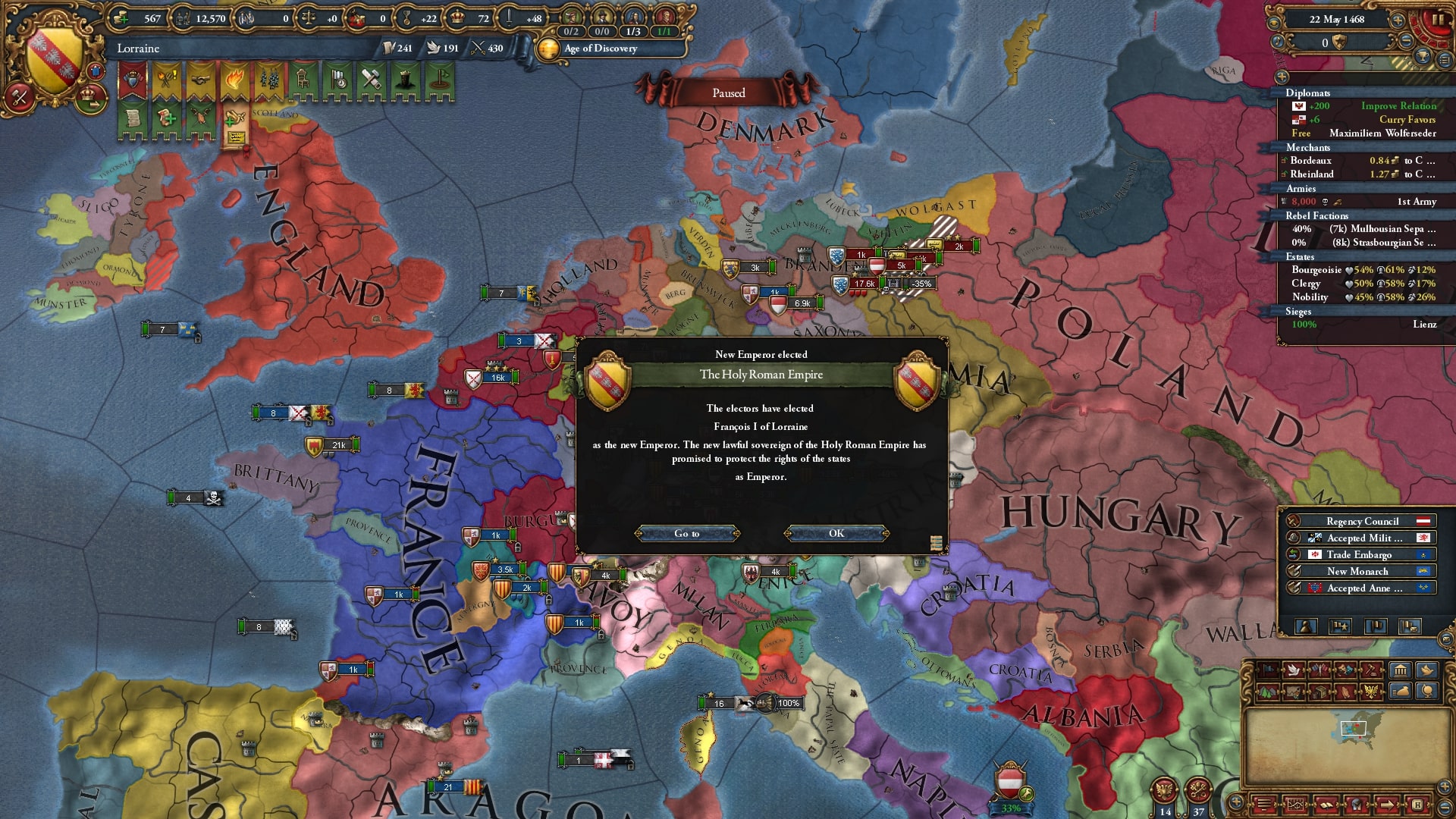Switch to the diplomatic dove map mode
The image size is (1456, 819).
[1294, 670]
